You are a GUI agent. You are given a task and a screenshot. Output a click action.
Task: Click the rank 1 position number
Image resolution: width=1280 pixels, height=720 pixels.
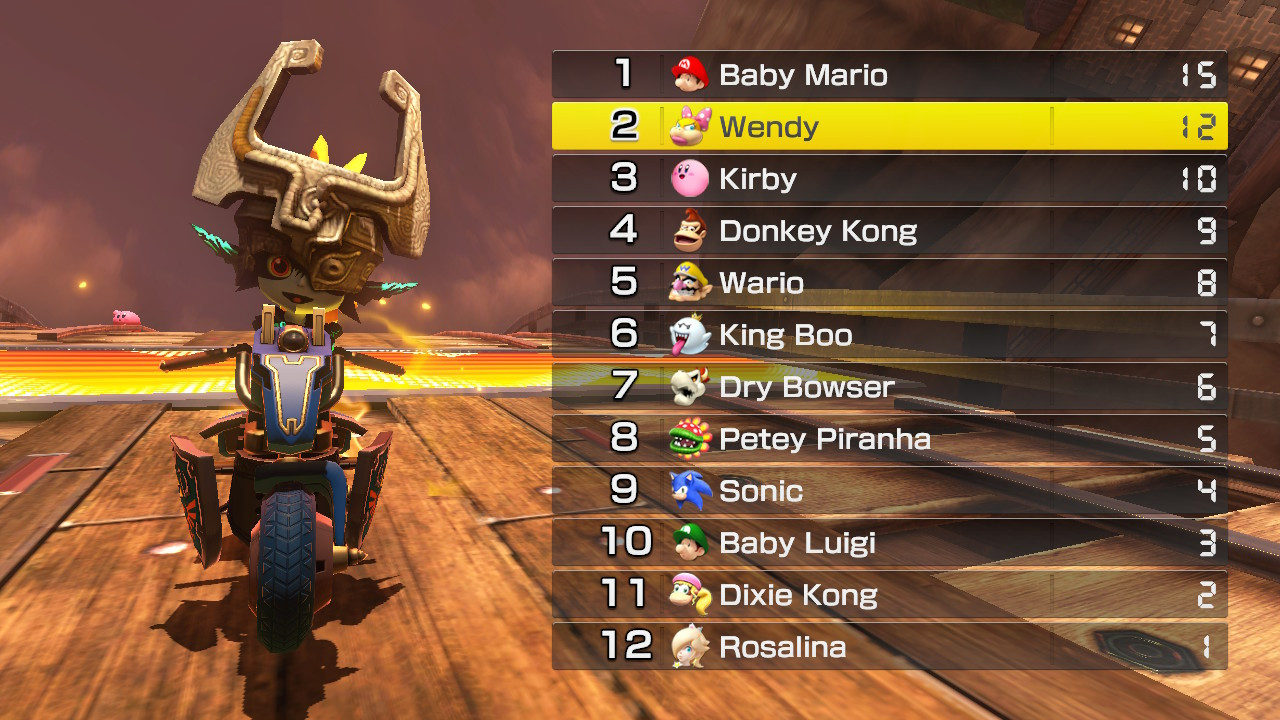(x=628, y=74)
